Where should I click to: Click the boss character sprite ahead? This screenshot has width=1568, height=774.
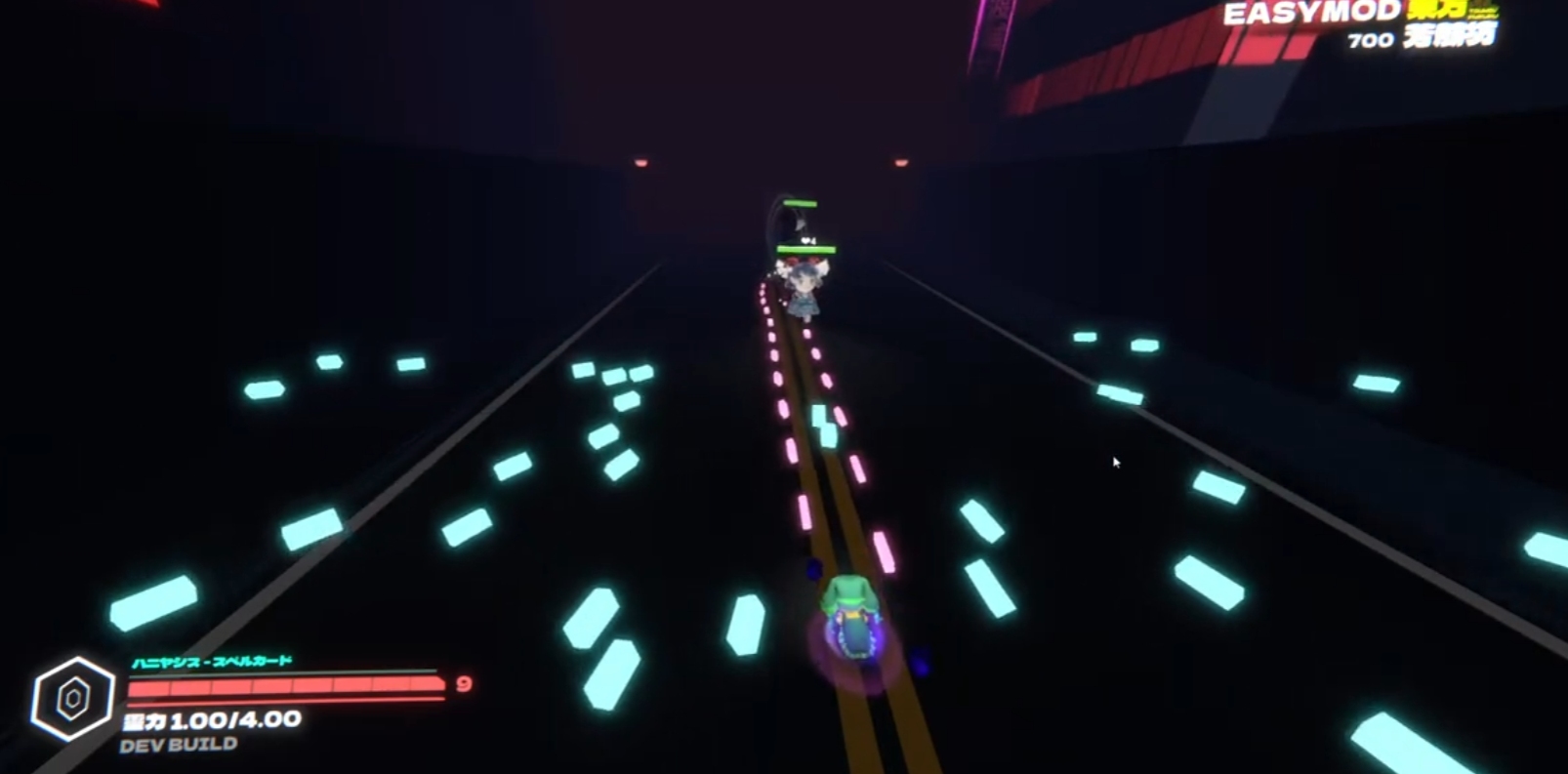(x=803, y=288)
